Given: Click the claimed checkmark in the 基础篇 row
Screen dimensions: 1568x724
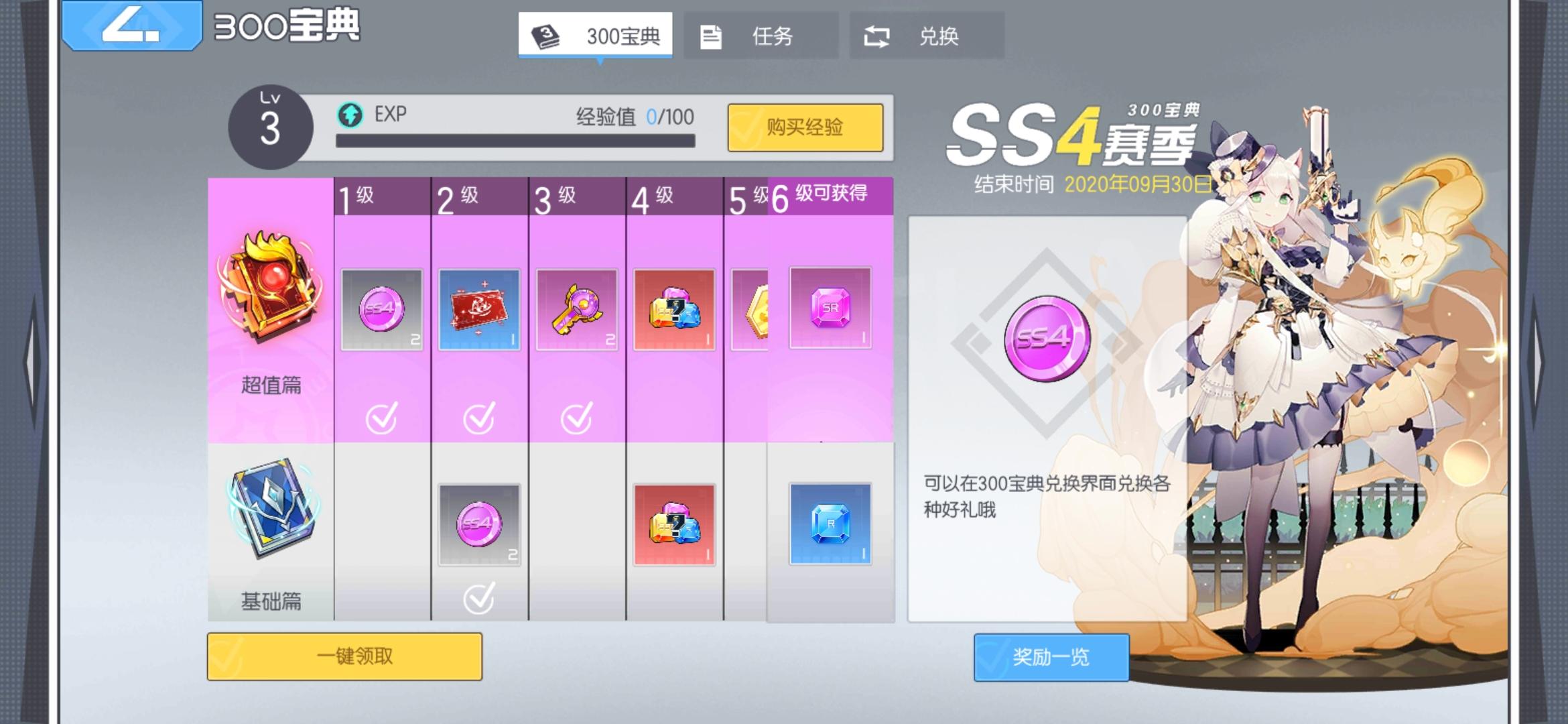Looking at the screenshot, I should point(478,600).
